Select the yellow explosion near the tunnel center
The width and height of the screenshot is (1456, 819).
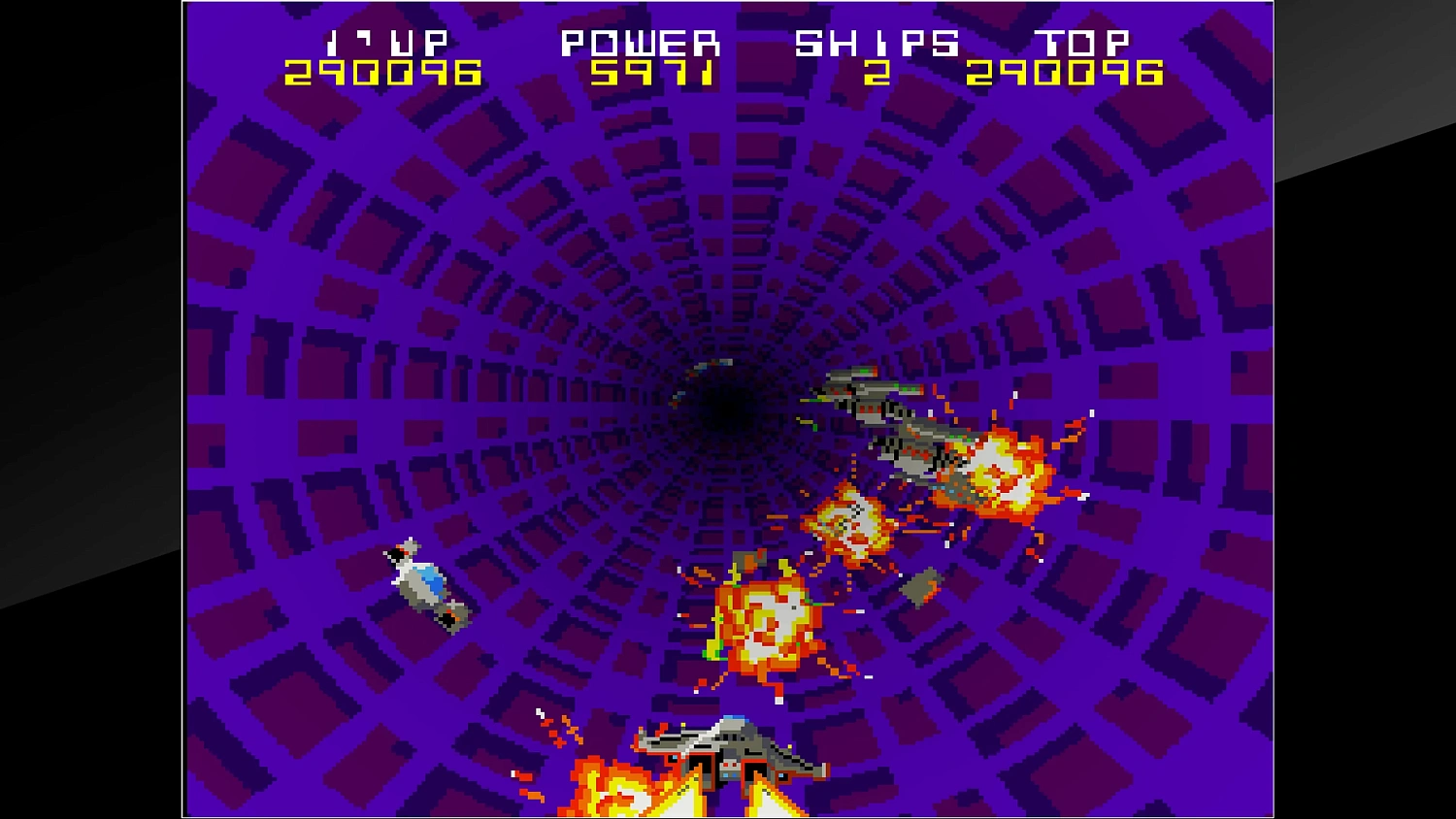(x=852, y=529)
